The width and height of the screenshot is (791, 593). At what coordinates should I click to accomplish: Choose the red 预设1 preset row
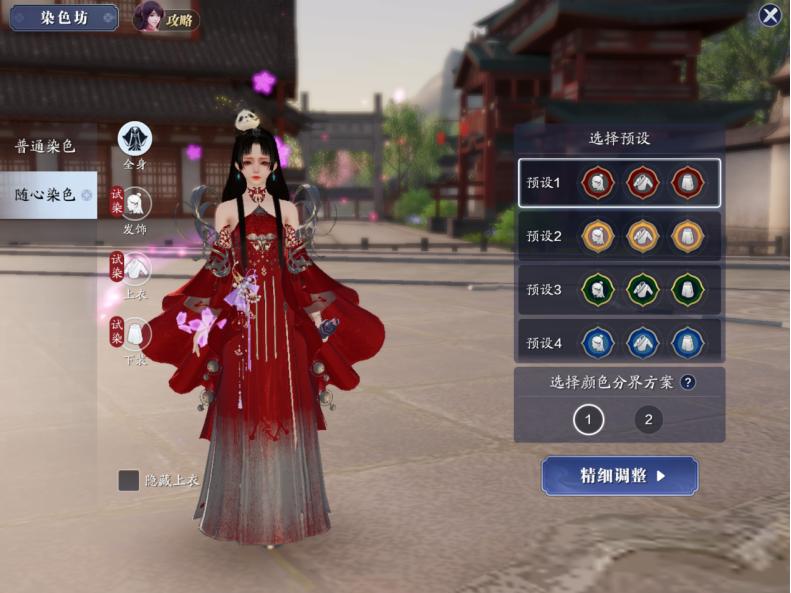(619, 183)
